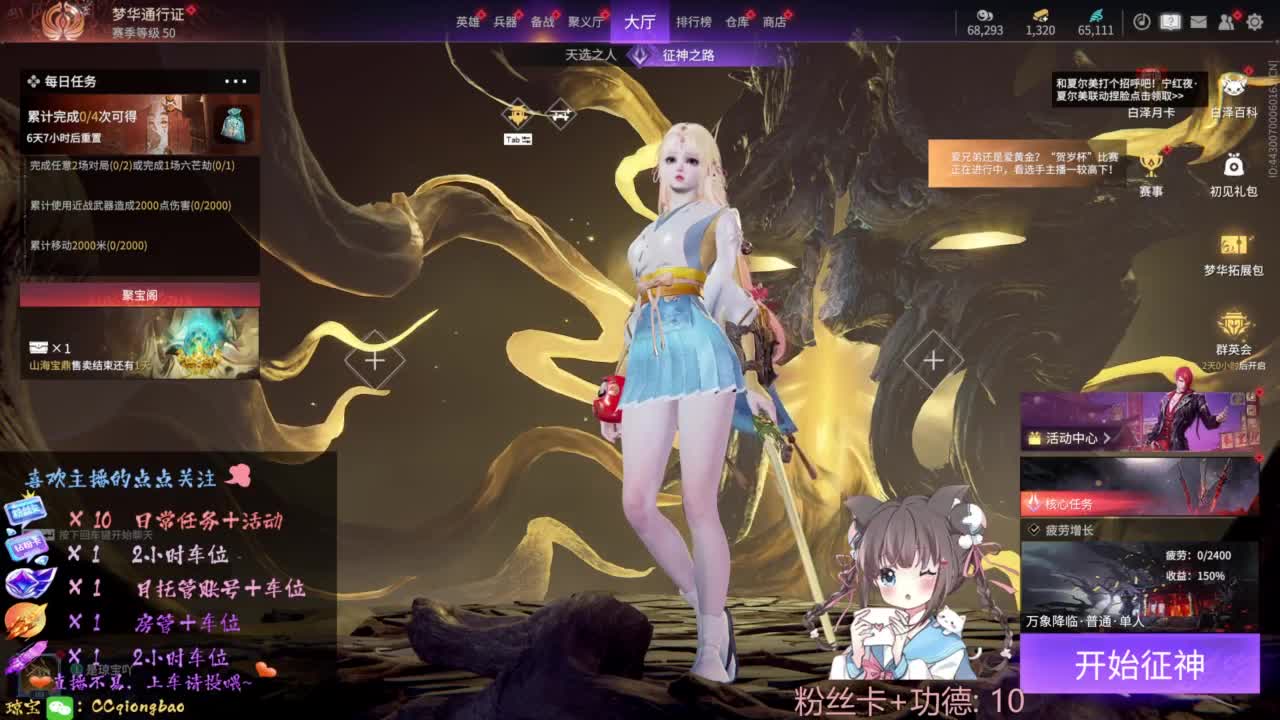
Task: Open the help manual book icon
Action: tap(1170, 20)
